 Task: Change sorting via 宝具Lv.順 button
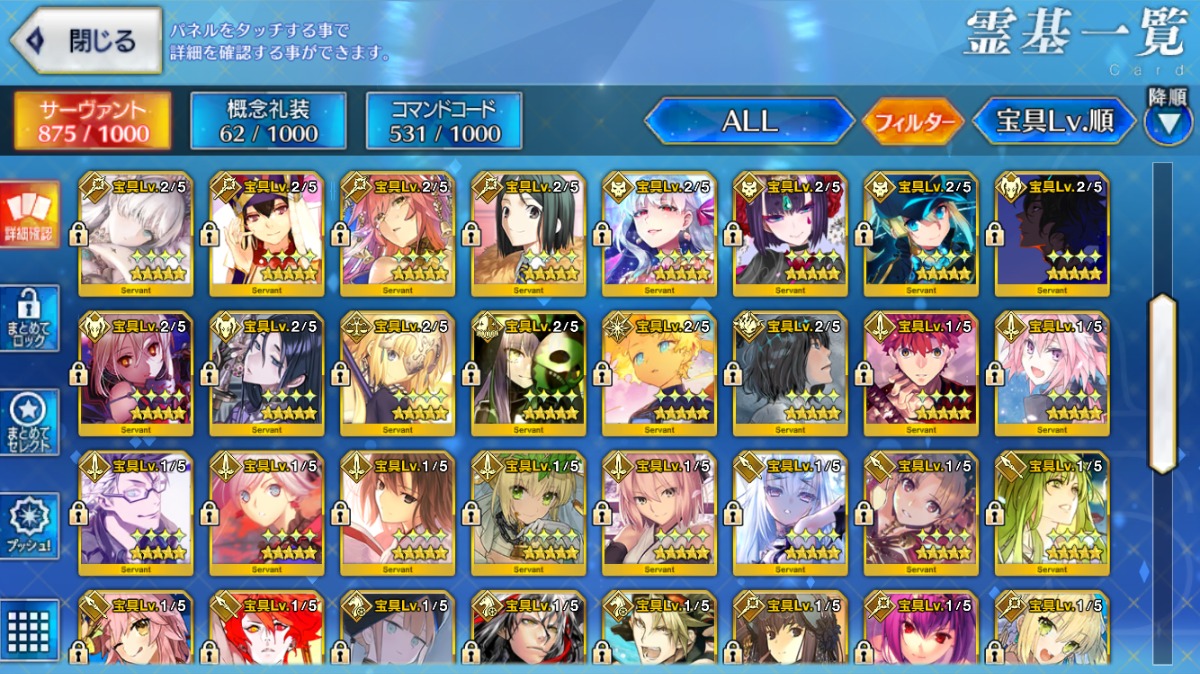point(1054,122)
